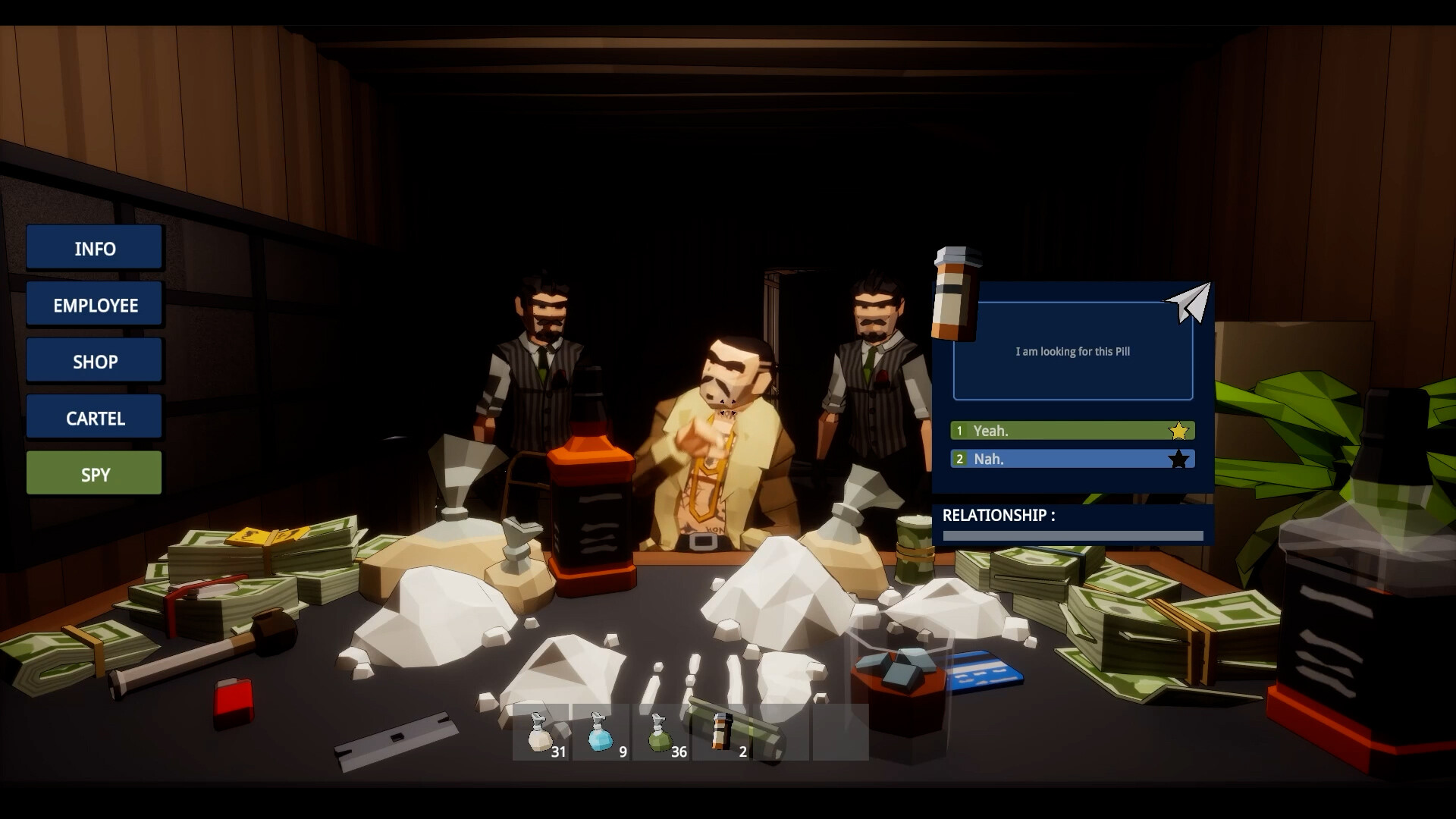This screenshot has height=819, width=1456.
Task: Select the white spray bottle hotbar slot
Action: [541, 732]
